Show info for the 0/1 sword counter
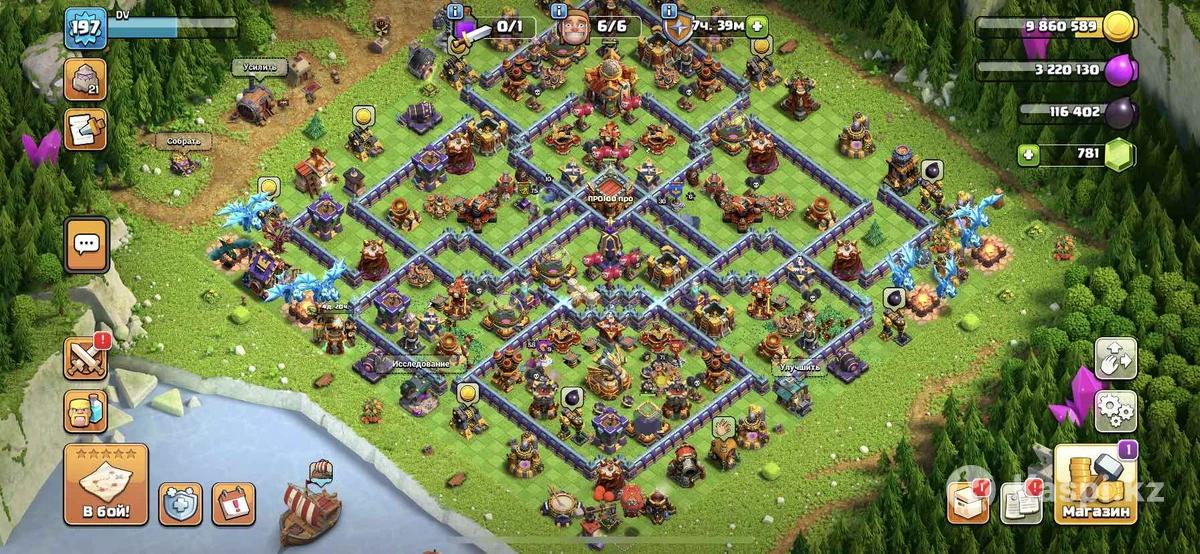Screen dimensions: 1200x554 pyautogui.click(x=456, y=11)
